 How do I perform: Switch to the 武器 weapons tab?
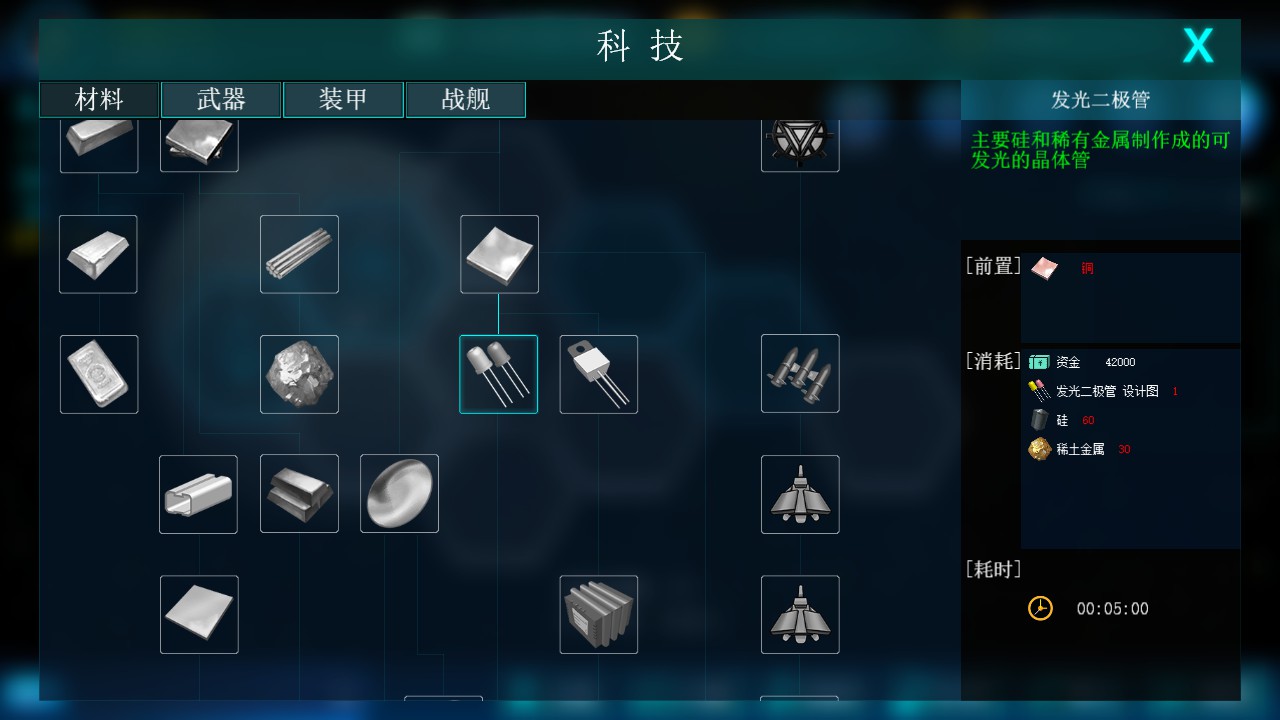pyautogui.click(x=221, y=99)
